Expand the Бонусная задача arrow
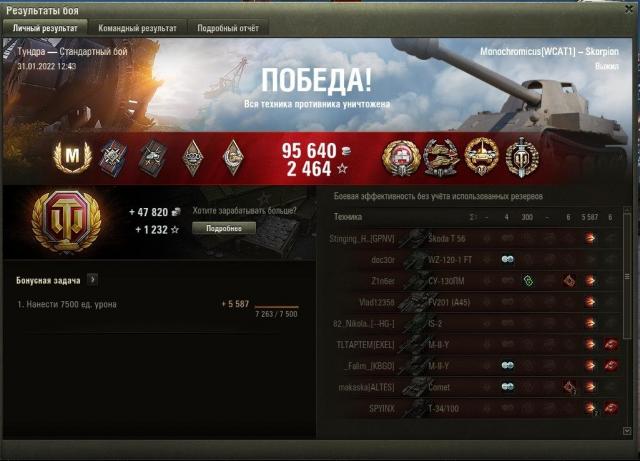 [92, 280]
